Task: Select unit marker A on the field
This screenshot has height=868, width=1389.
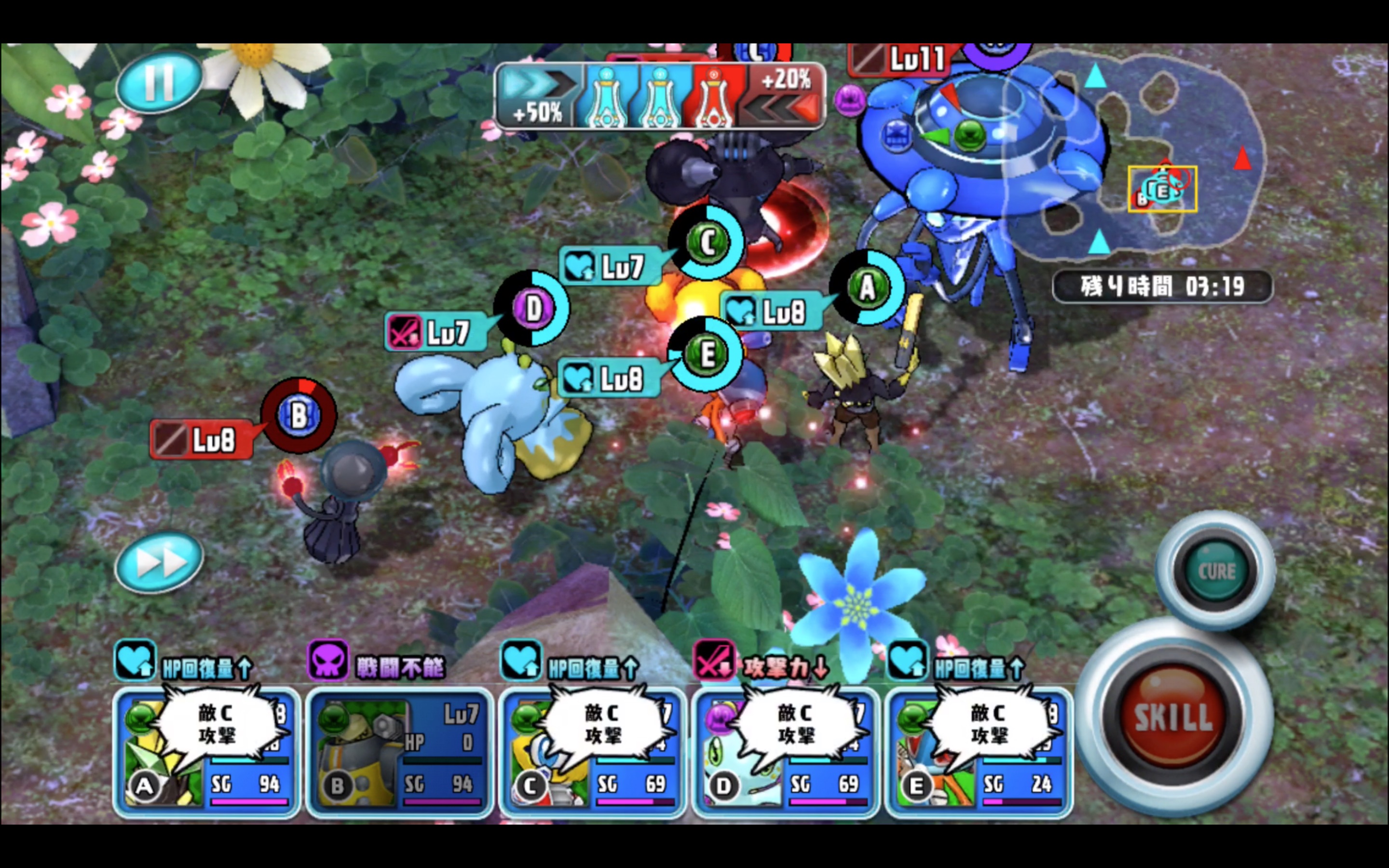Action: [867, 287]
